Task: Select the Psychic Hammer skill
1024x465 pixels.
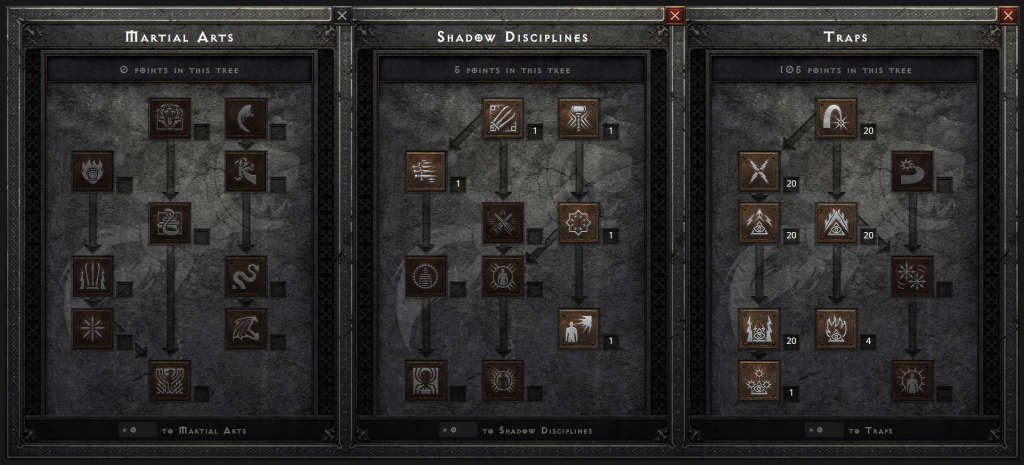Action: pyautogui.click(x=579, y=118)
